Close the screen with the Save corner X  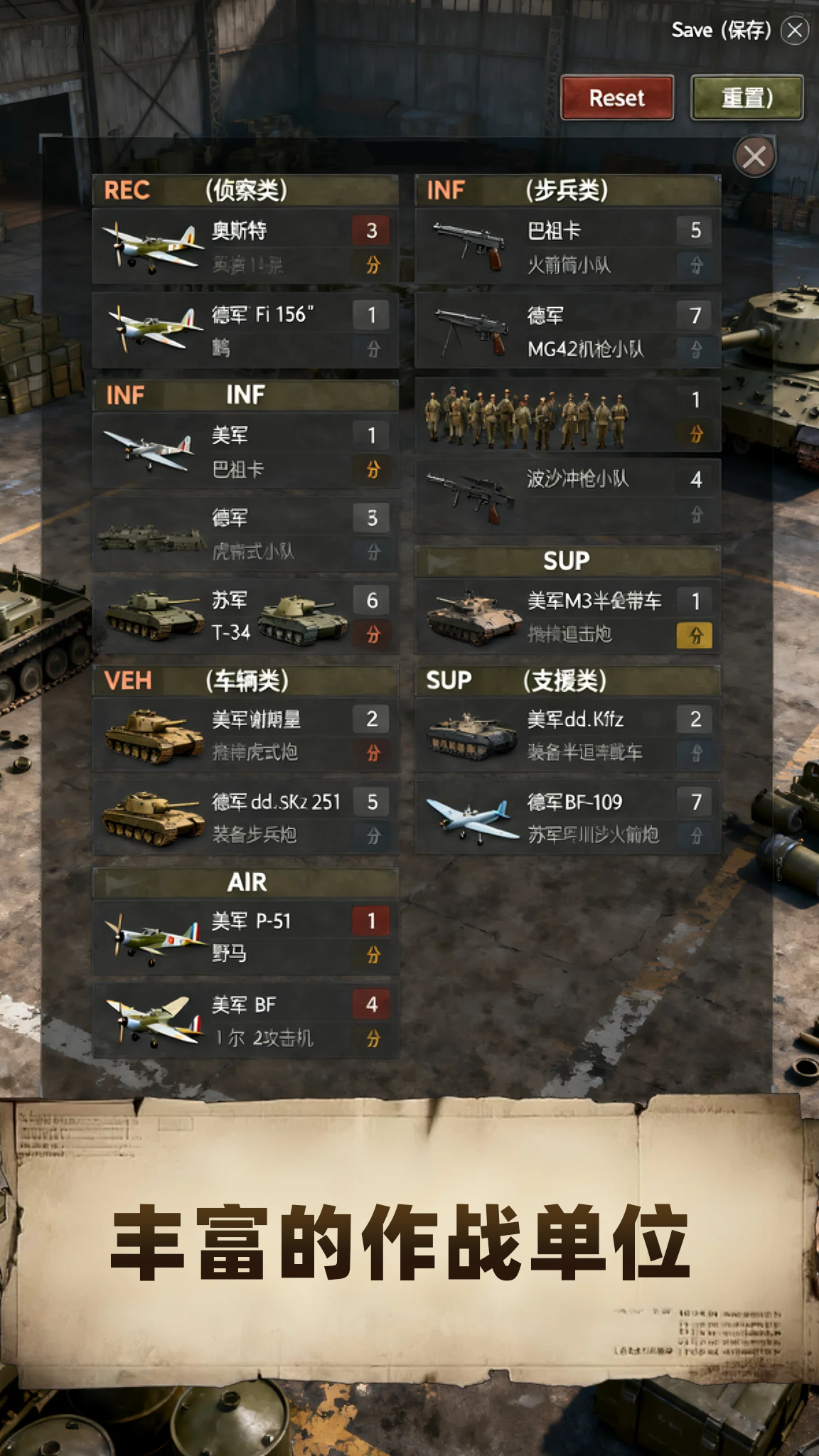click(795, 30)
